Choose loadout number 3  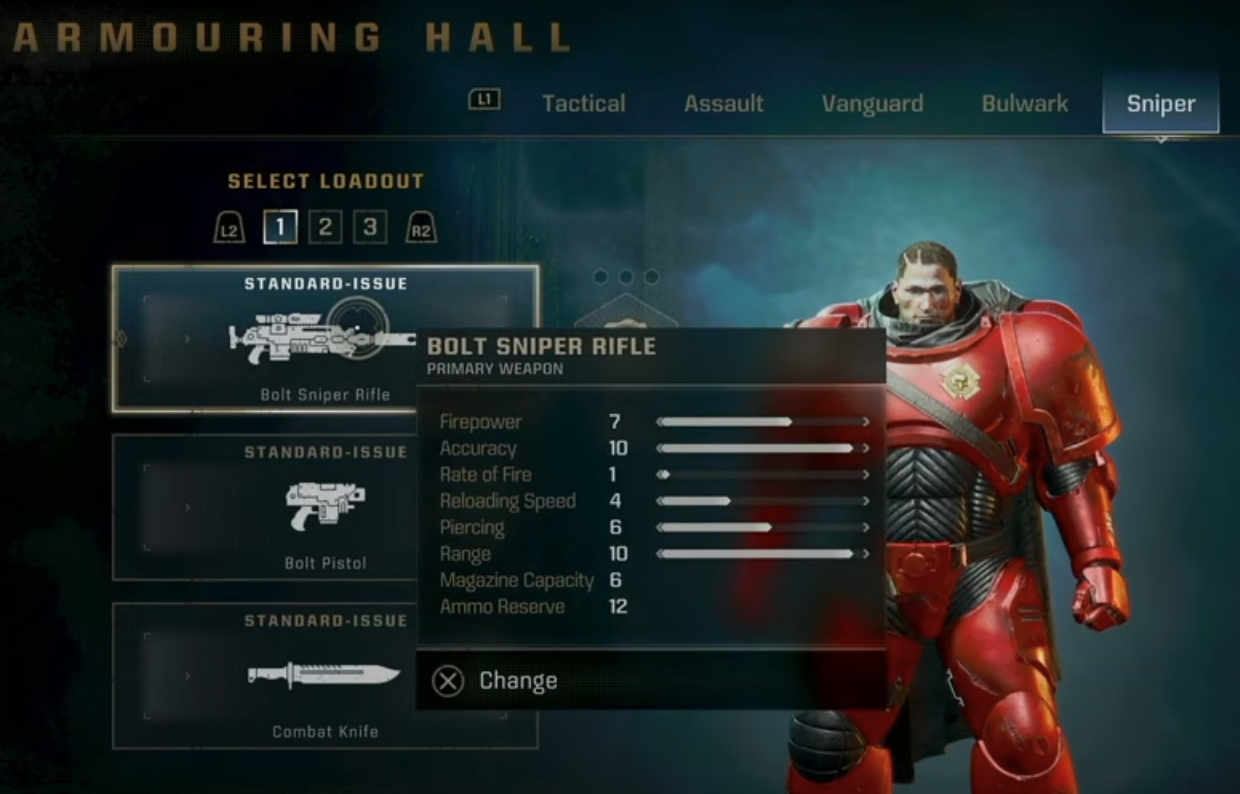(369, 227)
